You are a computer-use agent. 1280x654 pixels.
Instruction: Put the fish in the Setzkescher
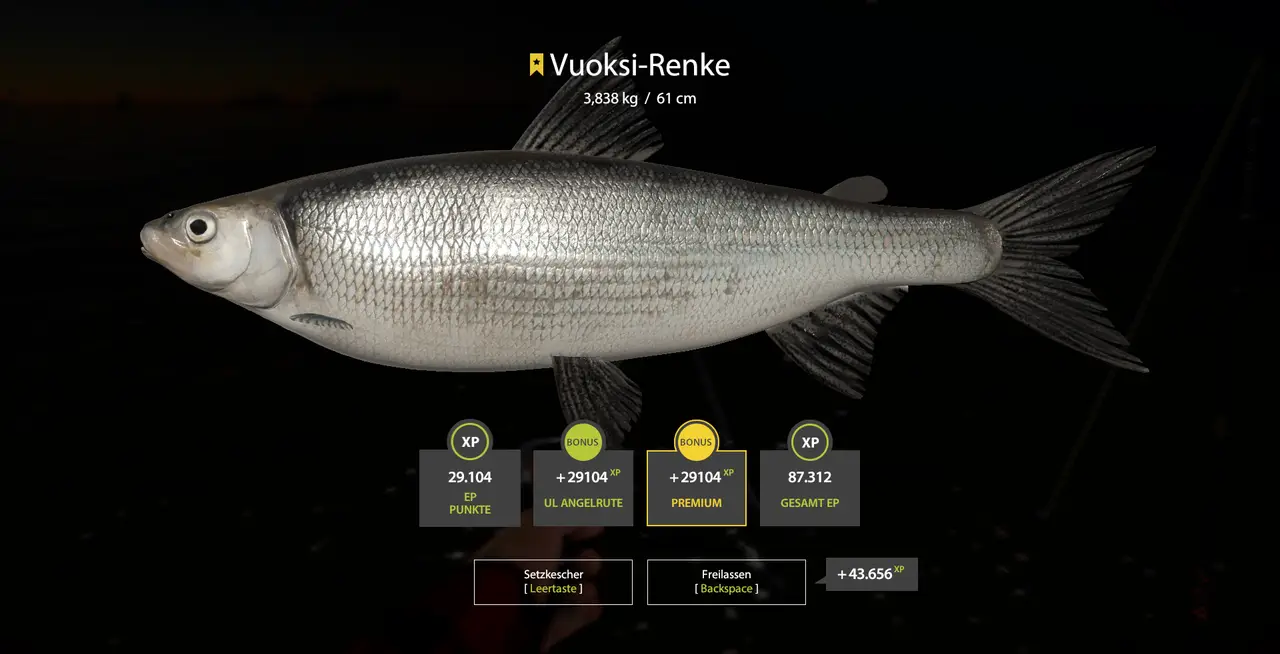point(553,582)
